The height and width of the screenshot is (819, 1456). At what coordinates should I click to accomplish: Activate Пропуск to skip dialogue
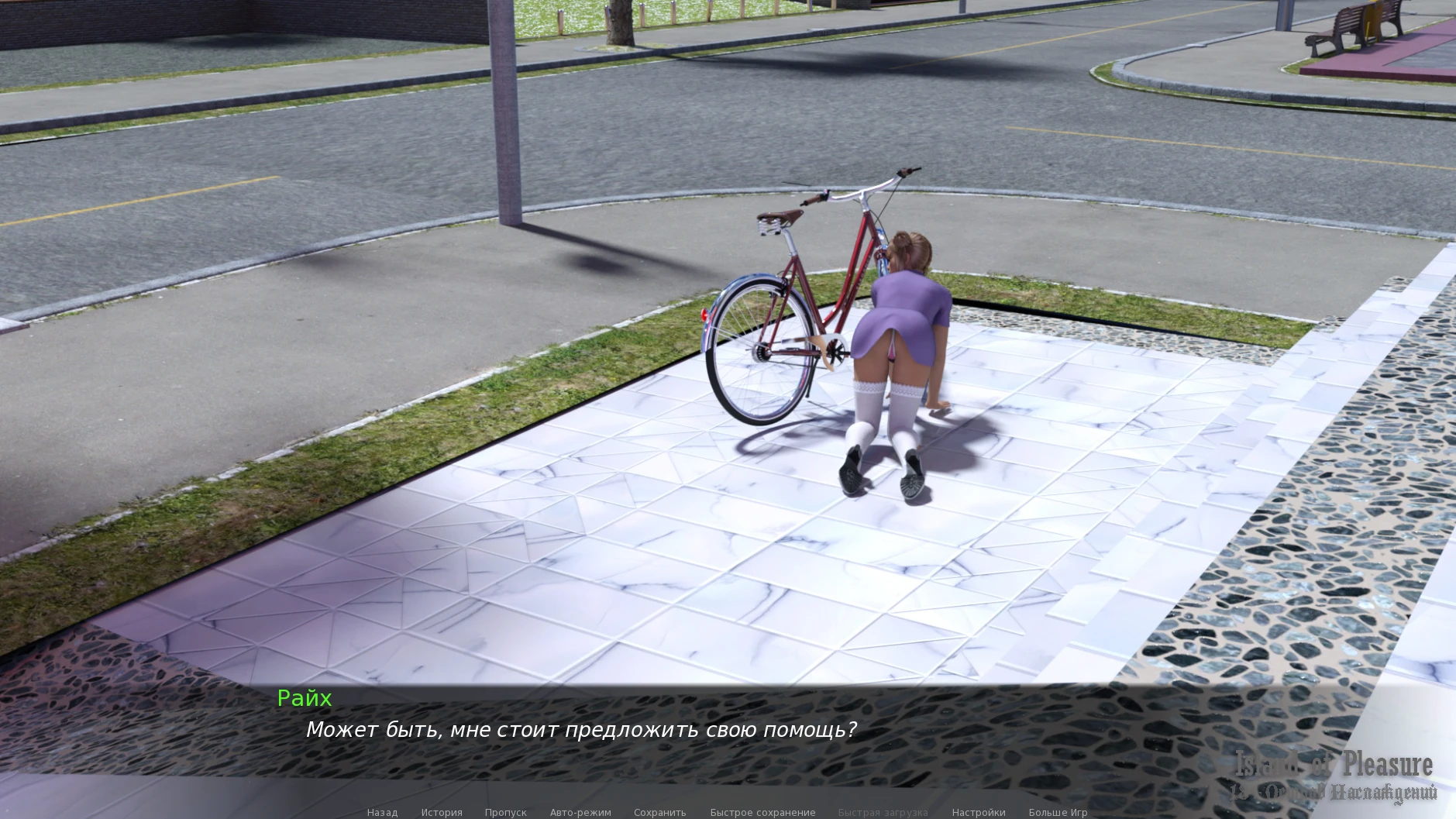click(505, 812)
